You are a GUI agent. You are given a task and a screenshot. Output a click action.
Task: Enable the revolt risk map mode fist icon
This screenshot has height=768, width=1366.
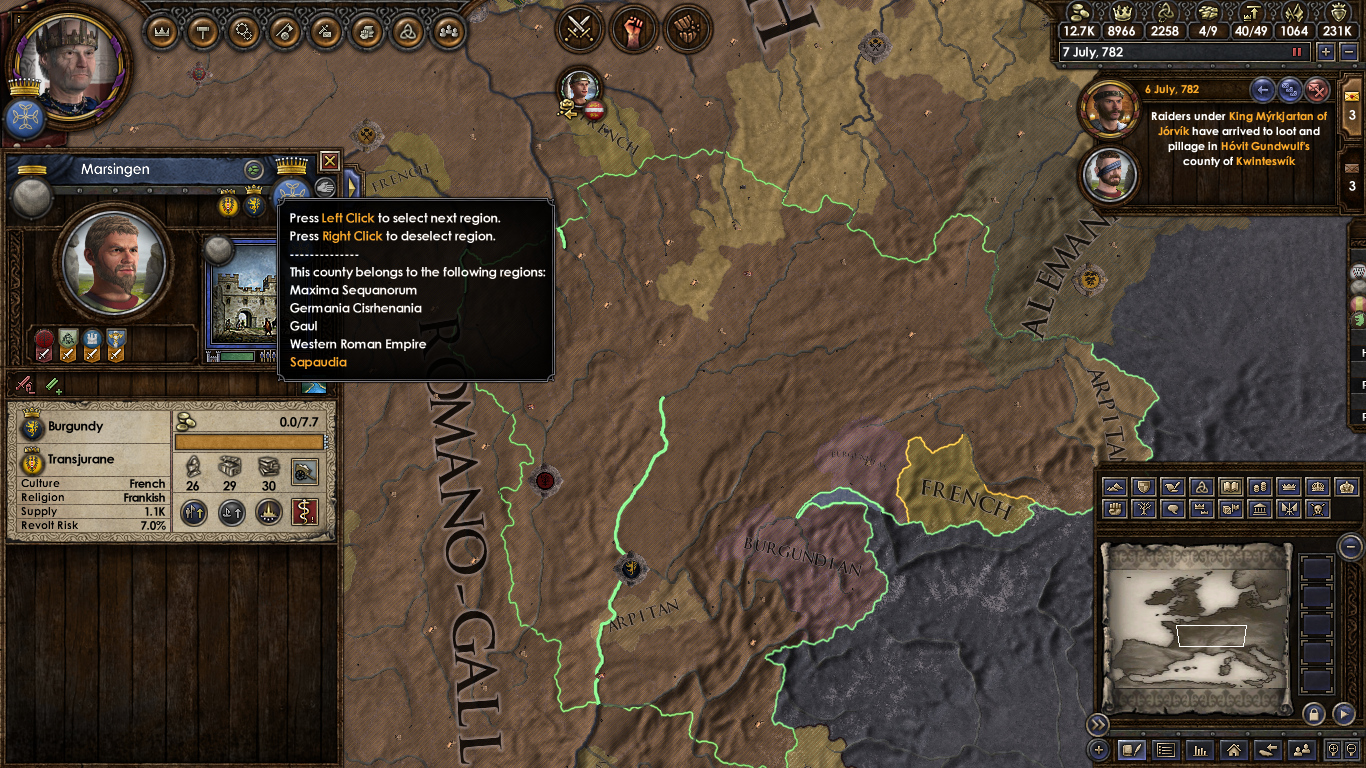[x=1114, y=508]
